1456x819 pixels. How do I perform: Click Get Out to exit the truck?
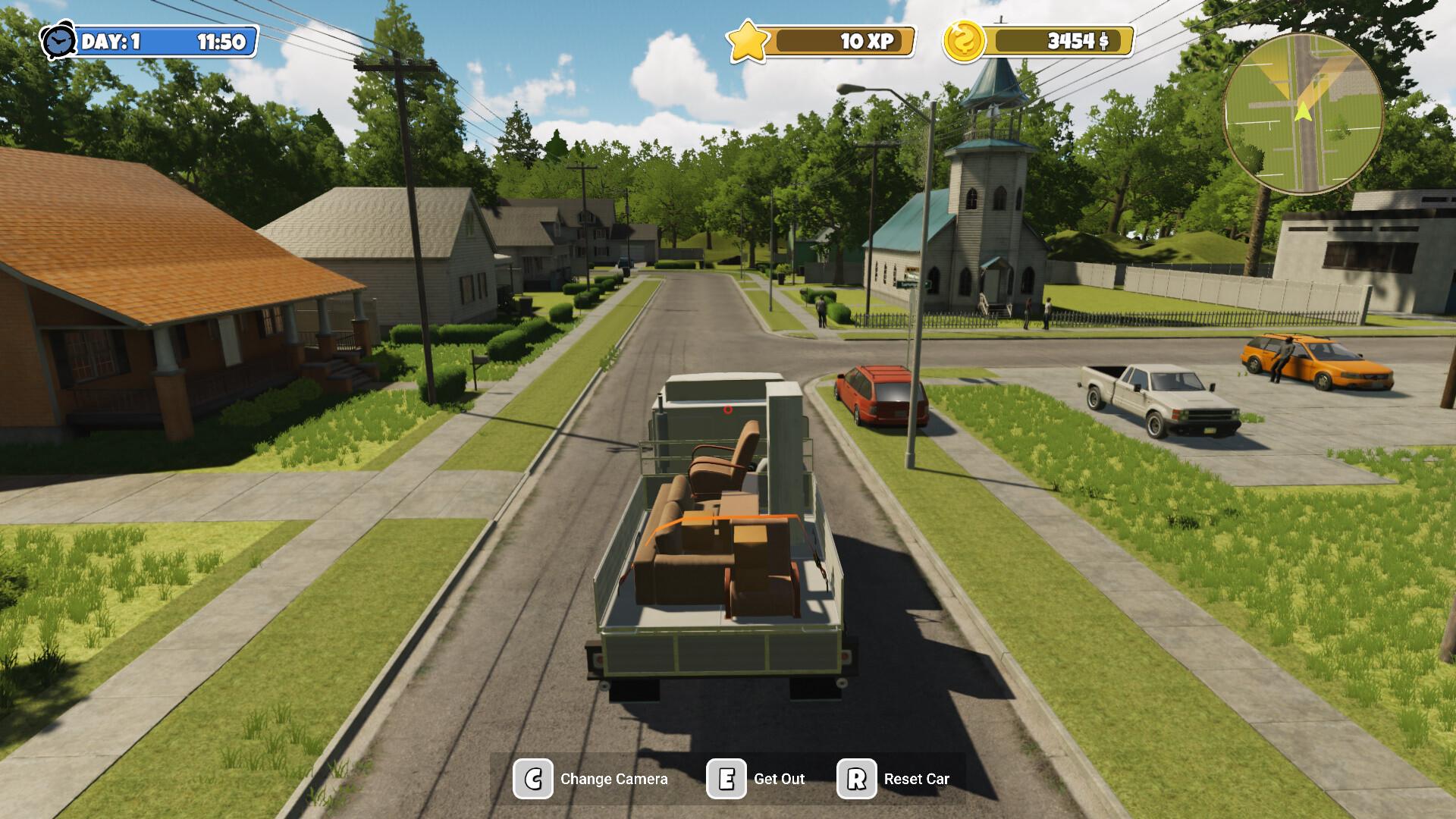[x=780, y=778]
